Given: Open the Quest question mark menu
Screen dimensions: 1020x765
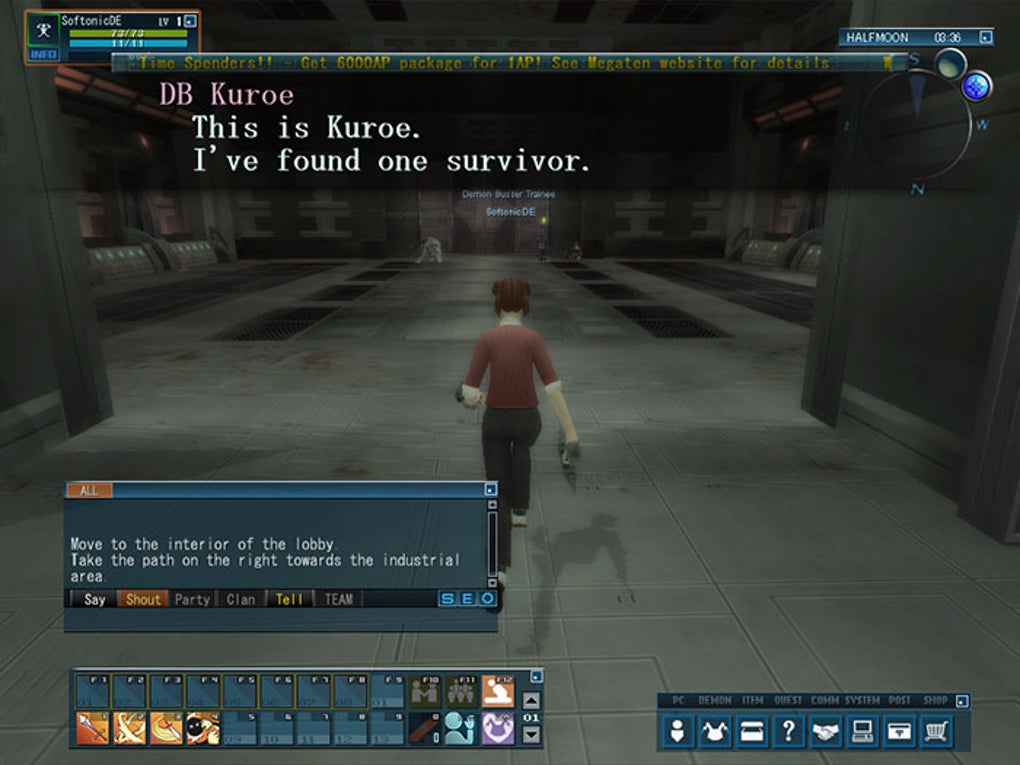Looking at the screenshot, I should (788, 732).
